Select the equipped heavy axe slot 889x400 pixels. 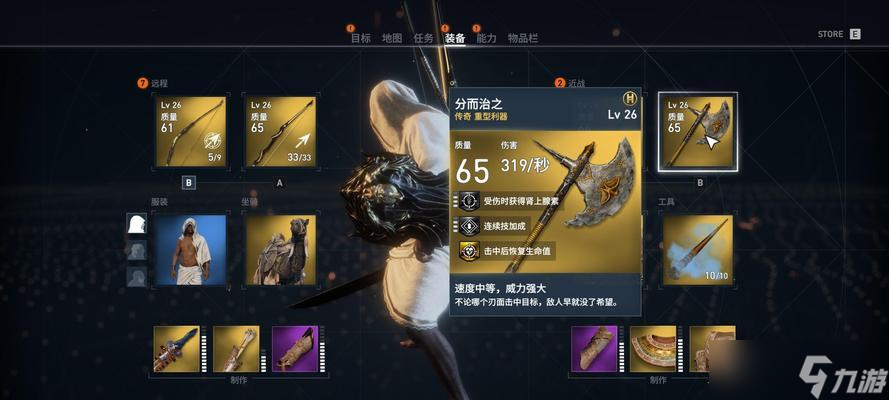tap(698, 131)
